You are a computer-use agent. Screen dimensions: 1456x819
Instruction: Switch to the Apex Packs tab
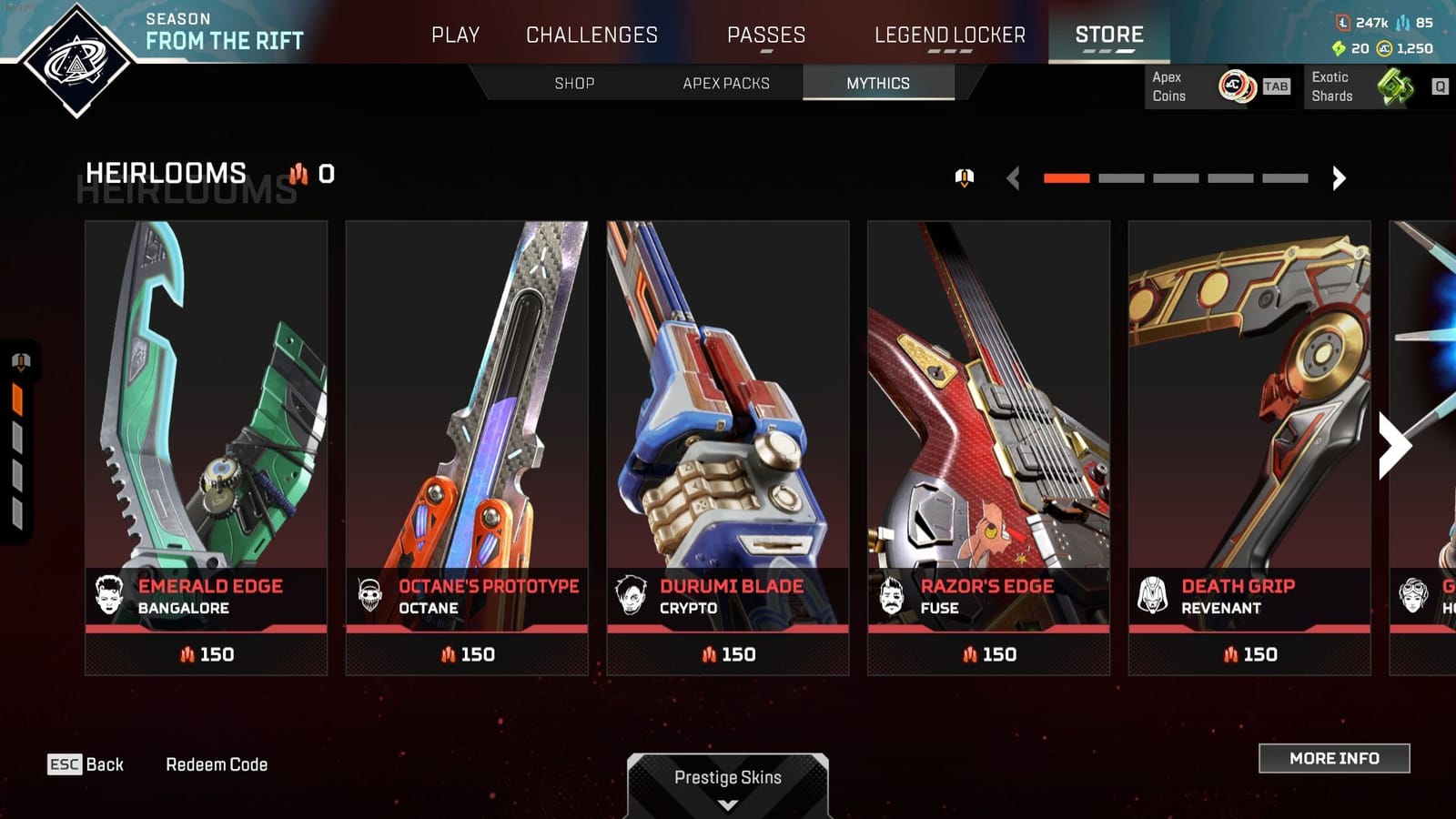click(725, 83)
